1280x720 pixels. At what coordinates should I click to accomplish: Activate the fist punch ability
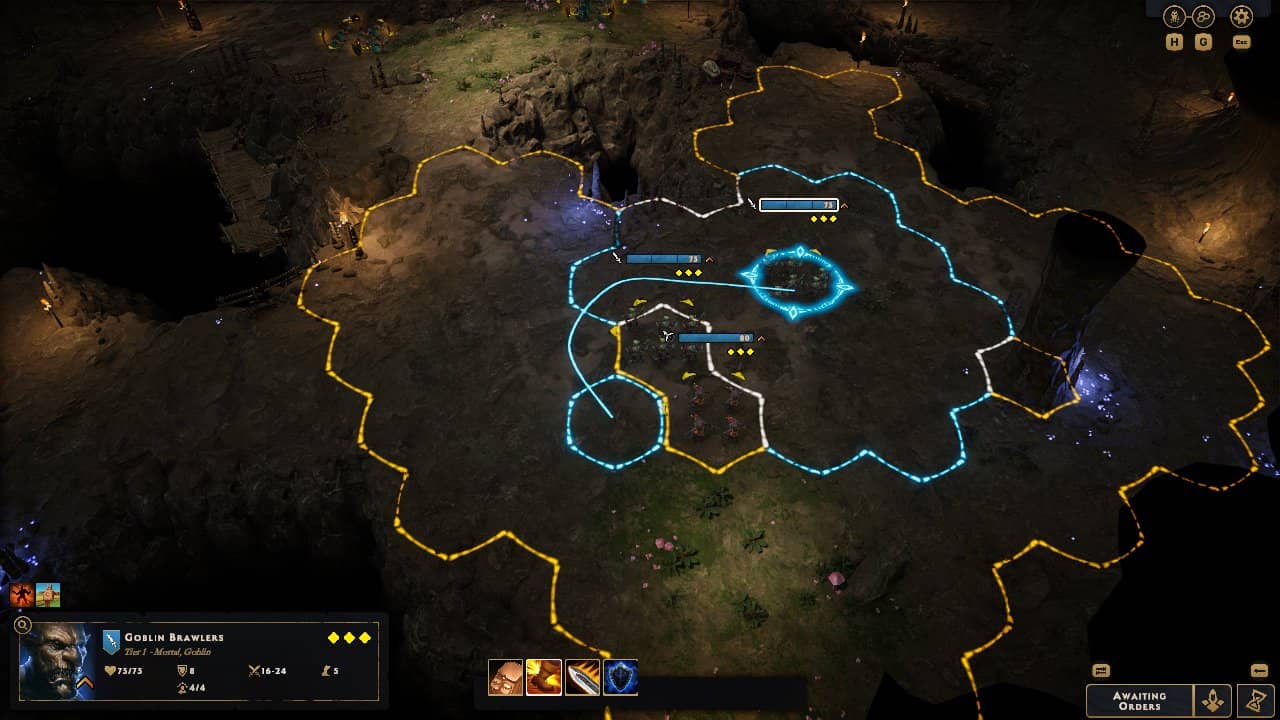[x=505, y=677]
